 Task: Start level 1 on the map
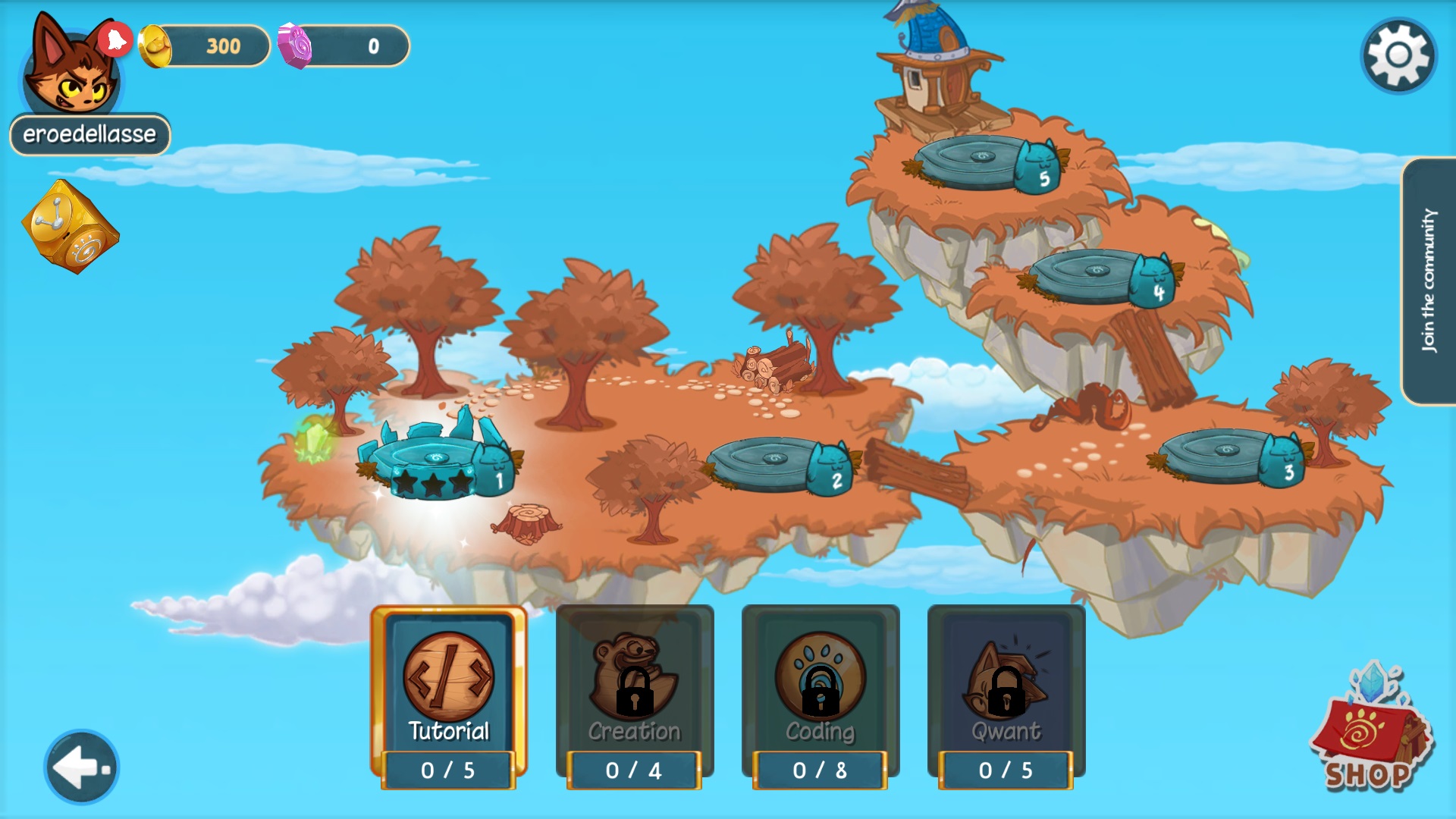point(438,463)
